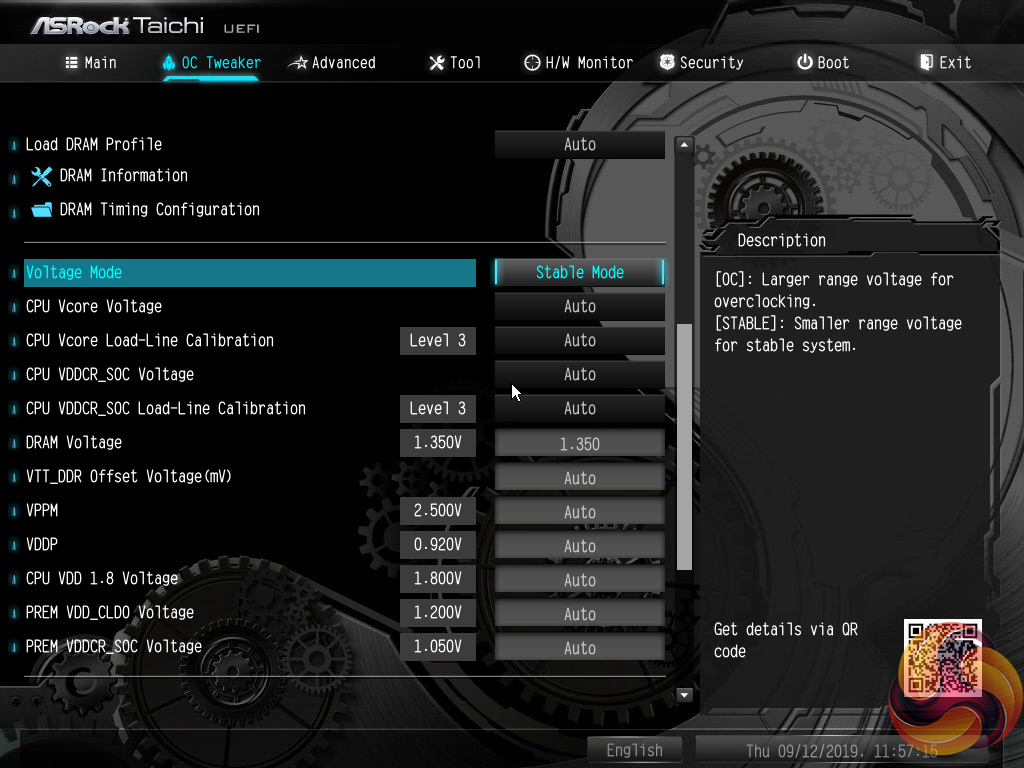Change the VPPM voltage setting
This screenshot has height=768, width=1024.
(580, 512)
